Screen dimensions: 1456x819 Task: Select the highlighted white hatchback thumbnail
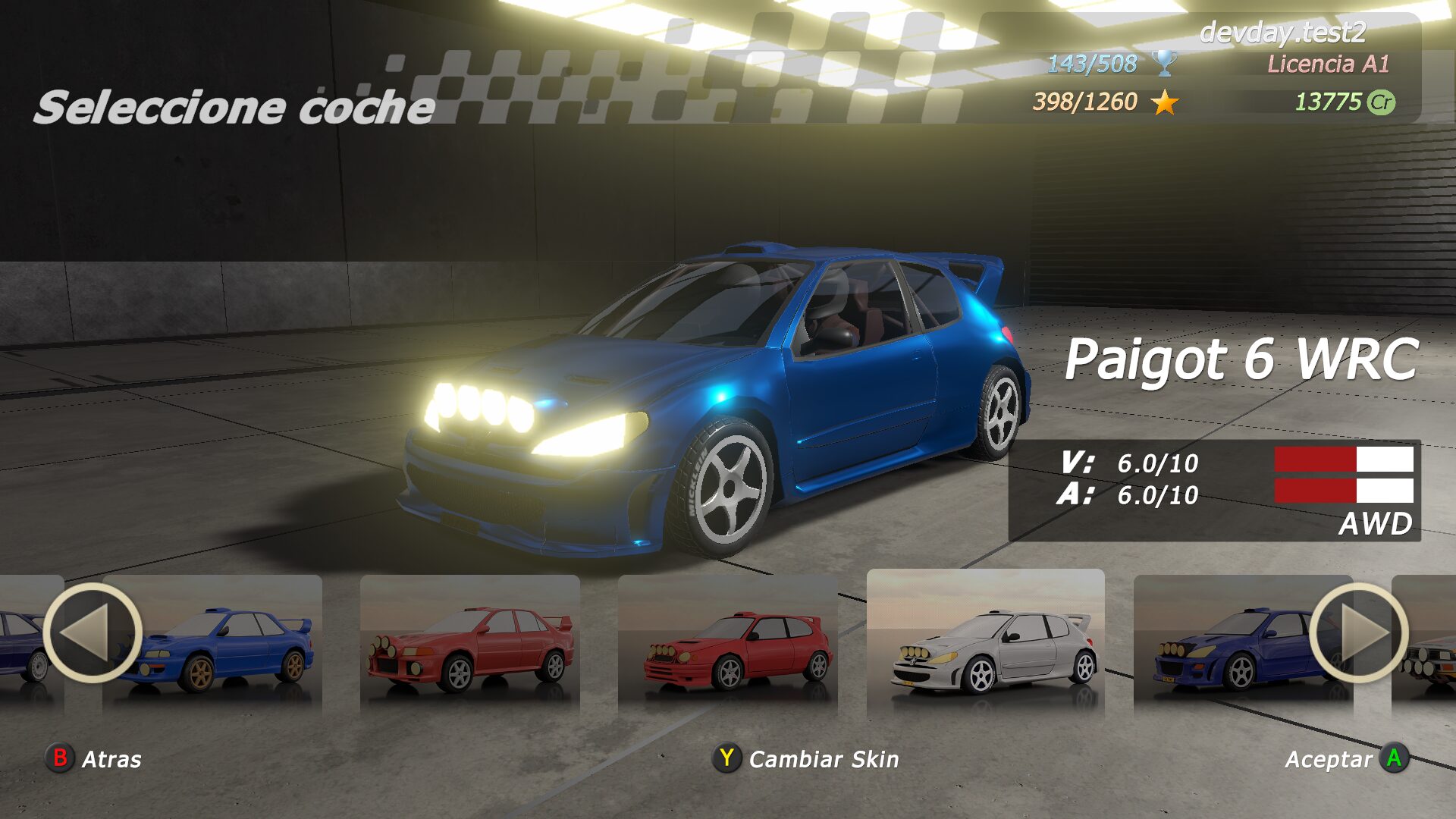point(986,645)
